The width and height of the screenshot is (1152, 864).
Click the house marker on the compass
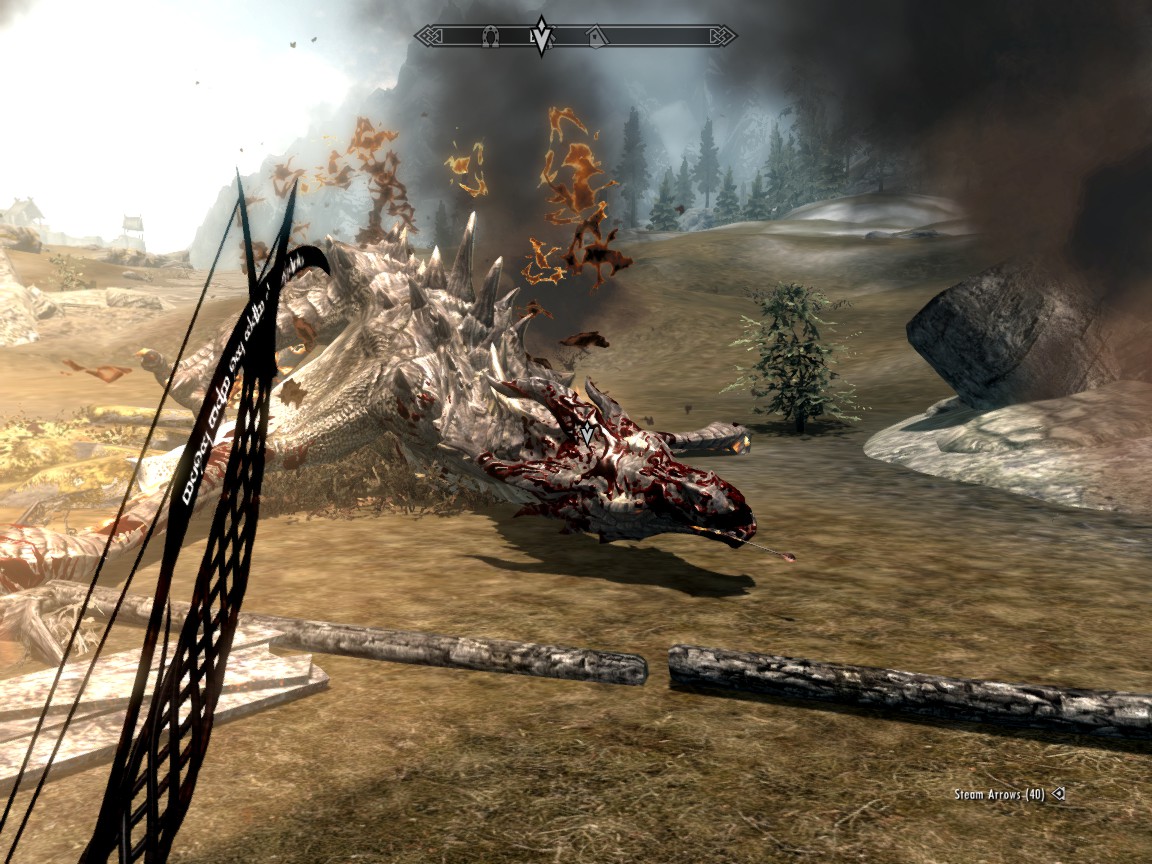click(596, 37)
